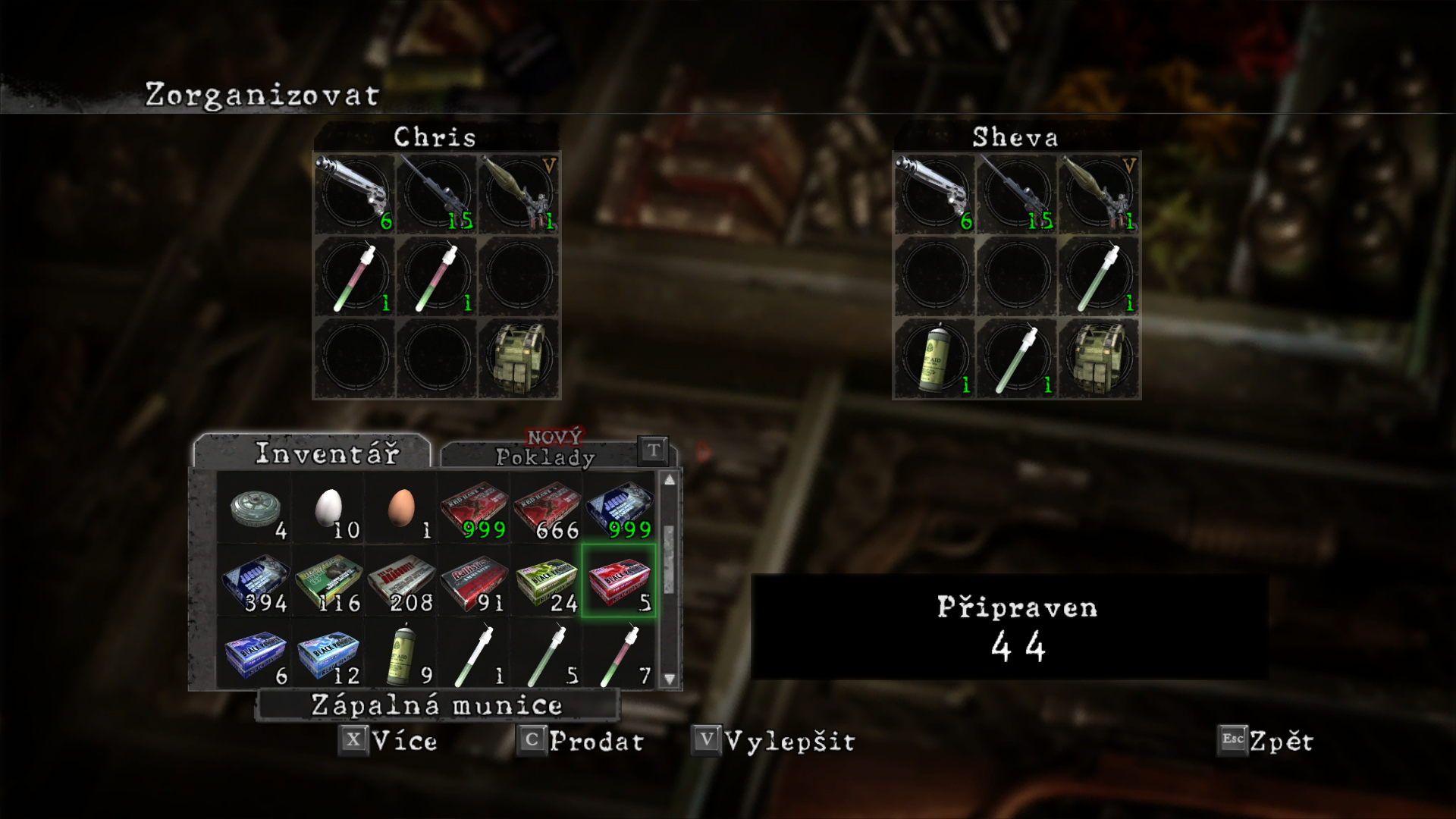Pick the highlighted Zápalná munice flame rounds
Image resolution: width=1456 pixels, height=819 pixels.
click(x=620, y=581)
